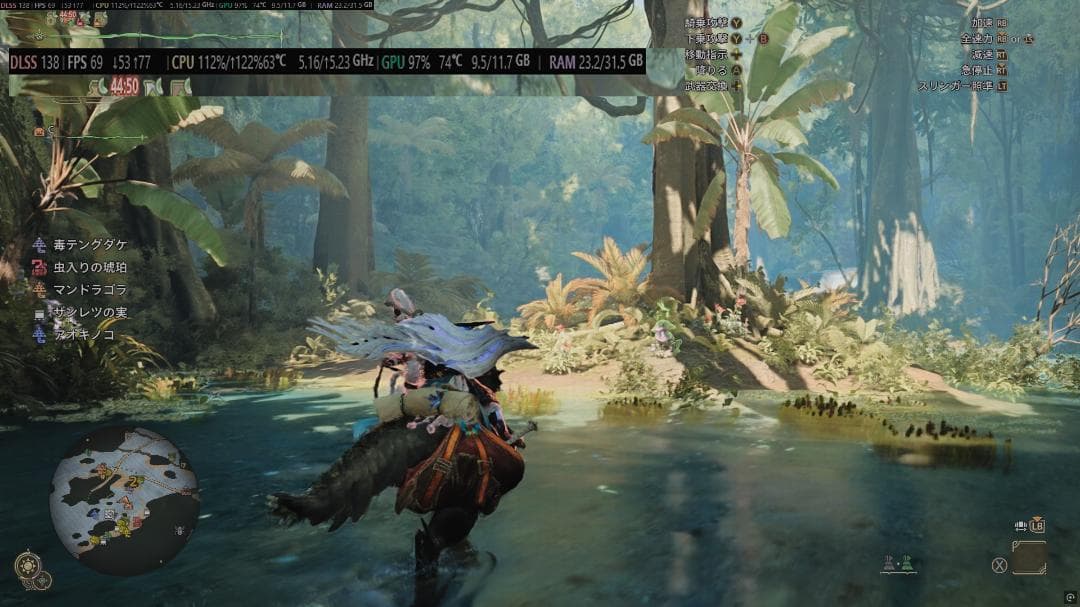Select the orange number 2 marker on minimap

(x=131, y=481)
